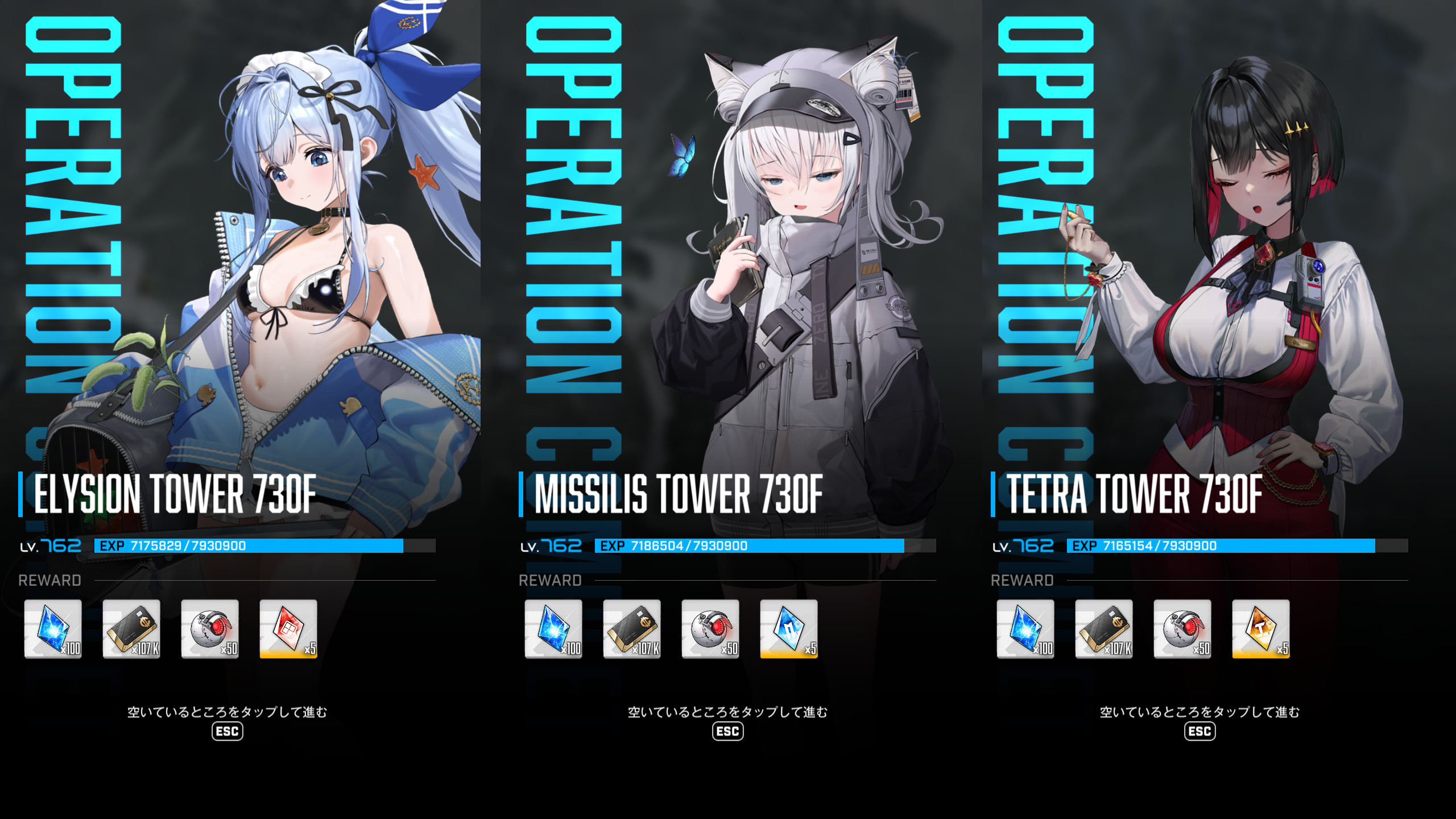This screenshot has height=819, width=1456.
Task: Open the core dust x50 reward under Elysion Tower
Action: coord(210,628)
